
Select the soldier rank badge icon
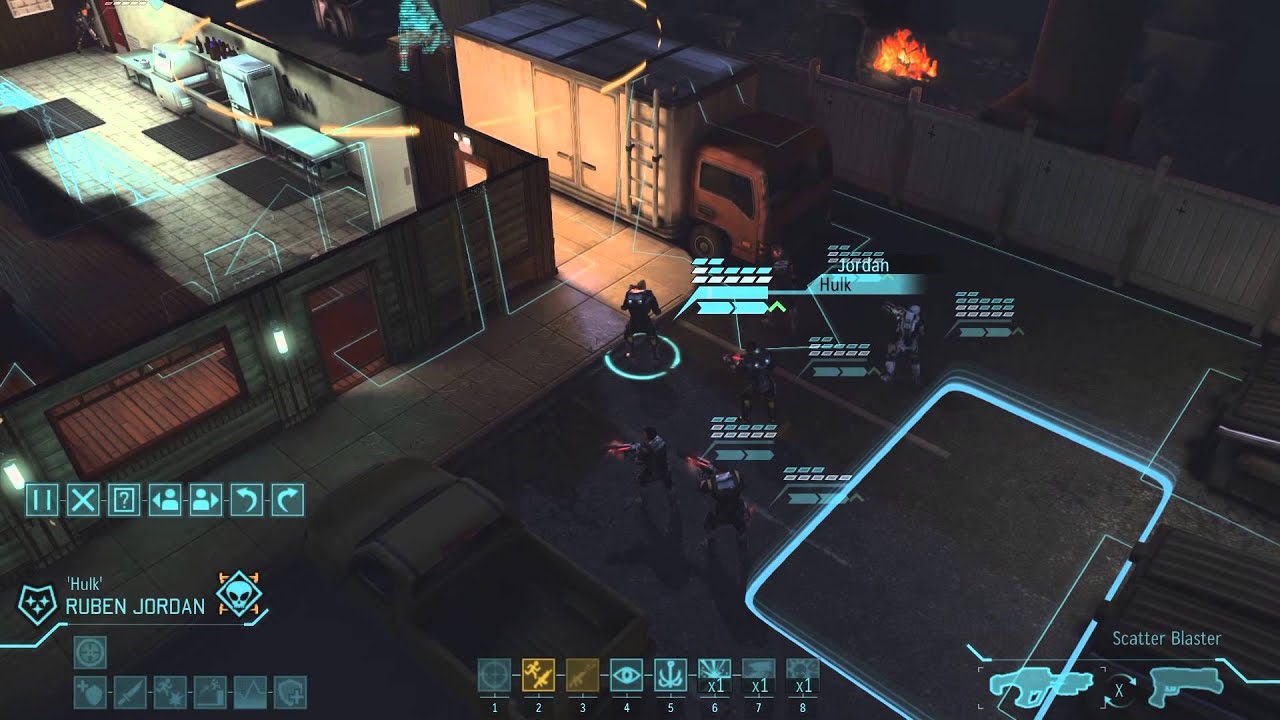[x=39, y=605]
